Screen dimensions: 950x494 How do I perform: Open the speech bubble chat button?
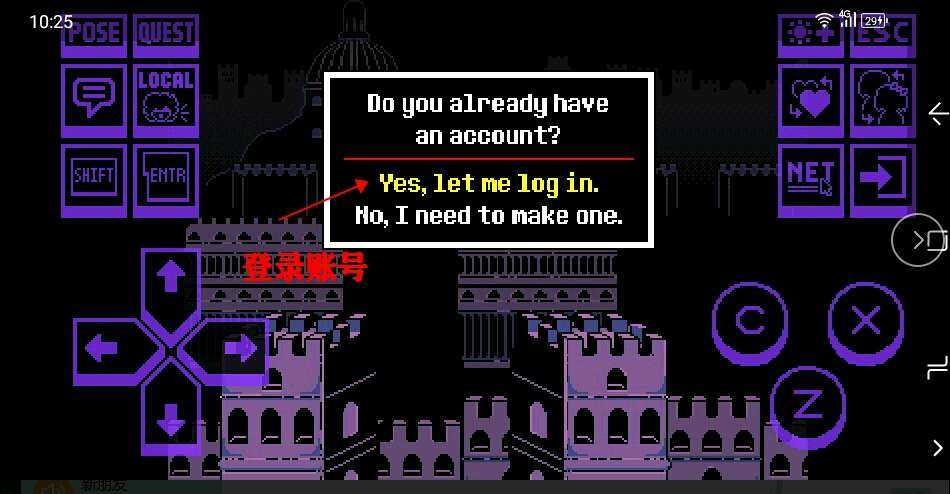[x=94, y=100]
